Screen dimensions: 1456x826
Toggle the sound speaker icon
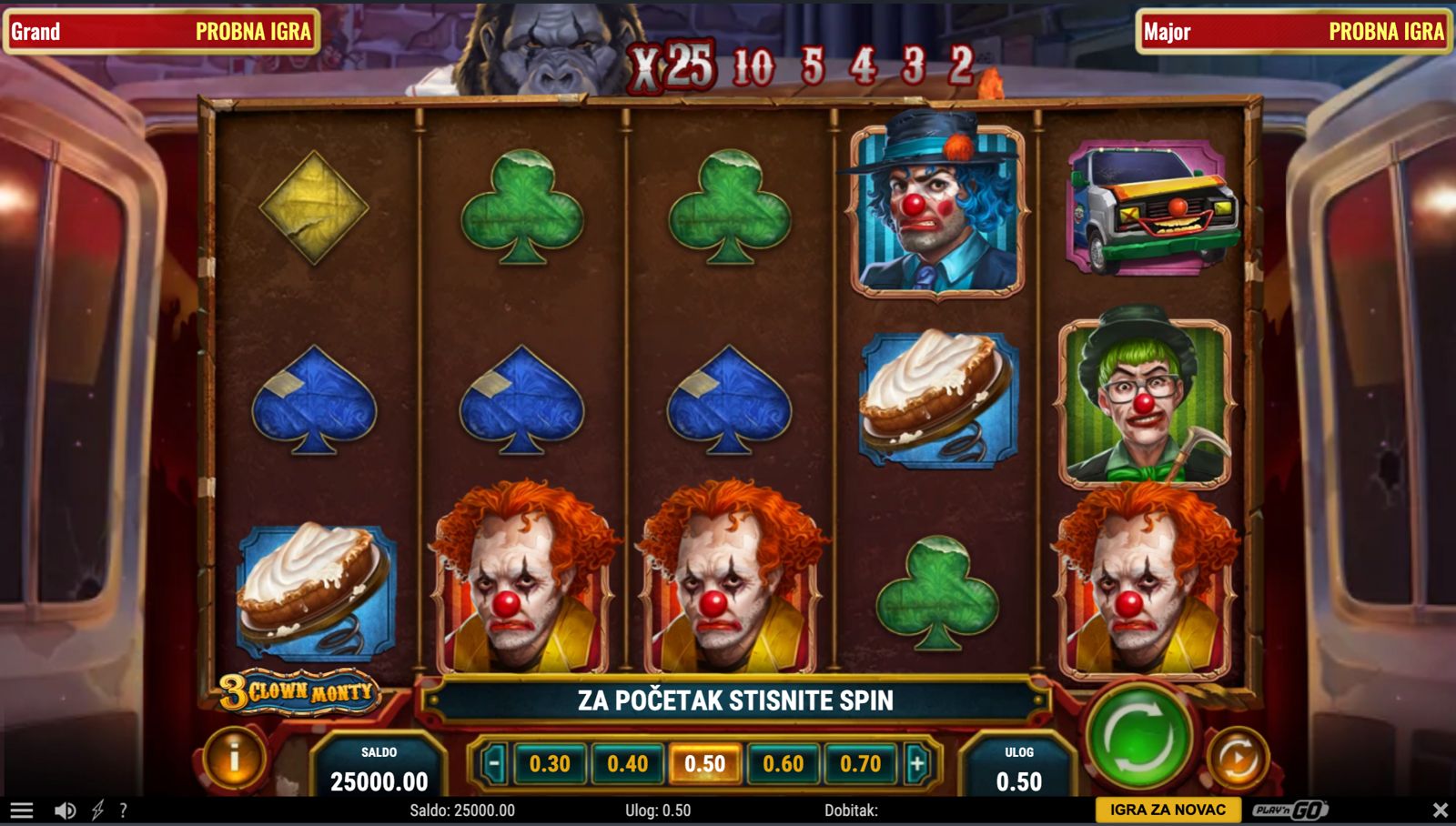[x=65, y=810]
